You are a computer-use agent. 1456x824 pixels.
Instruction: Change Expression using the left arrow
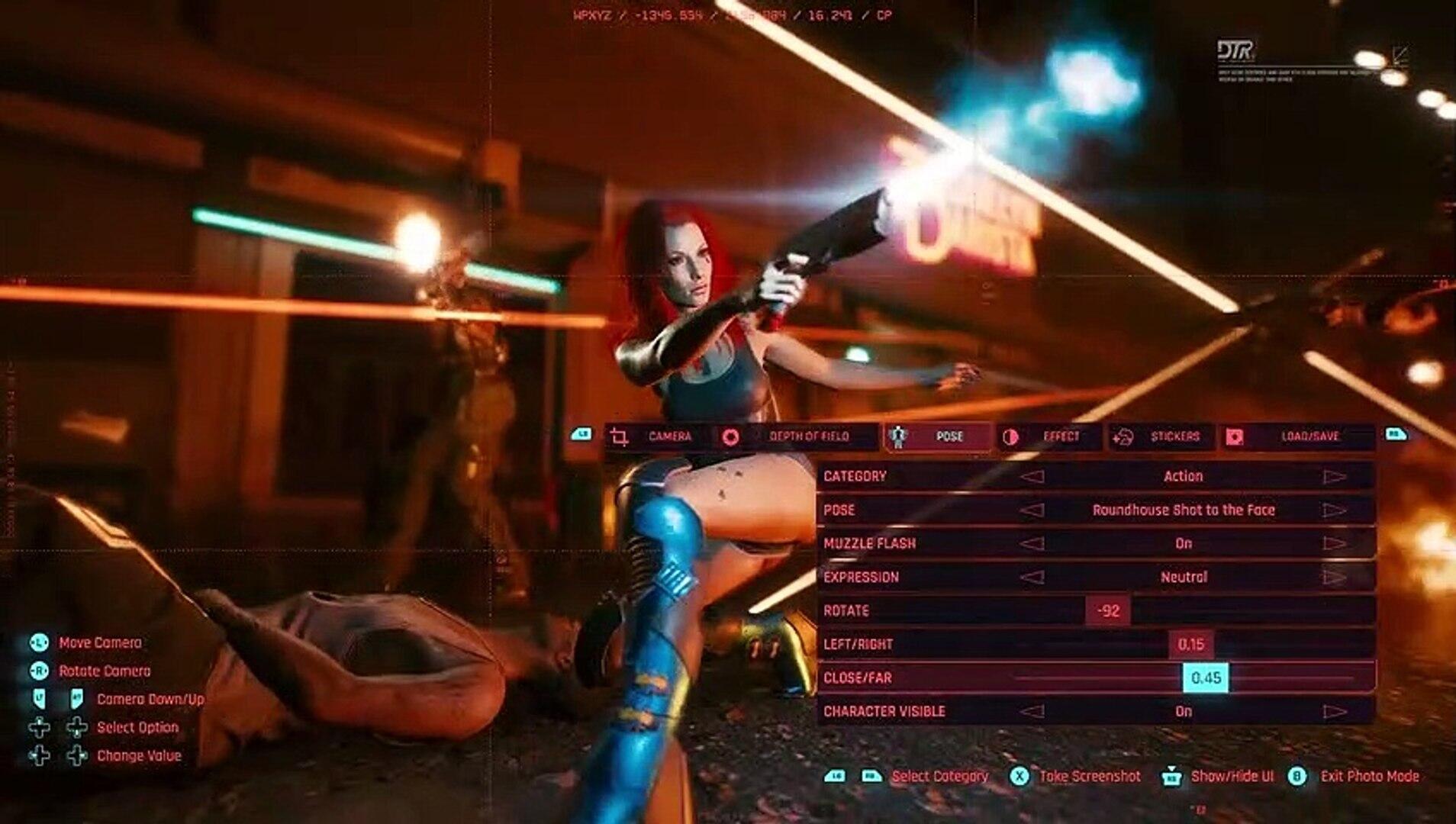[x=1032, y=578]
